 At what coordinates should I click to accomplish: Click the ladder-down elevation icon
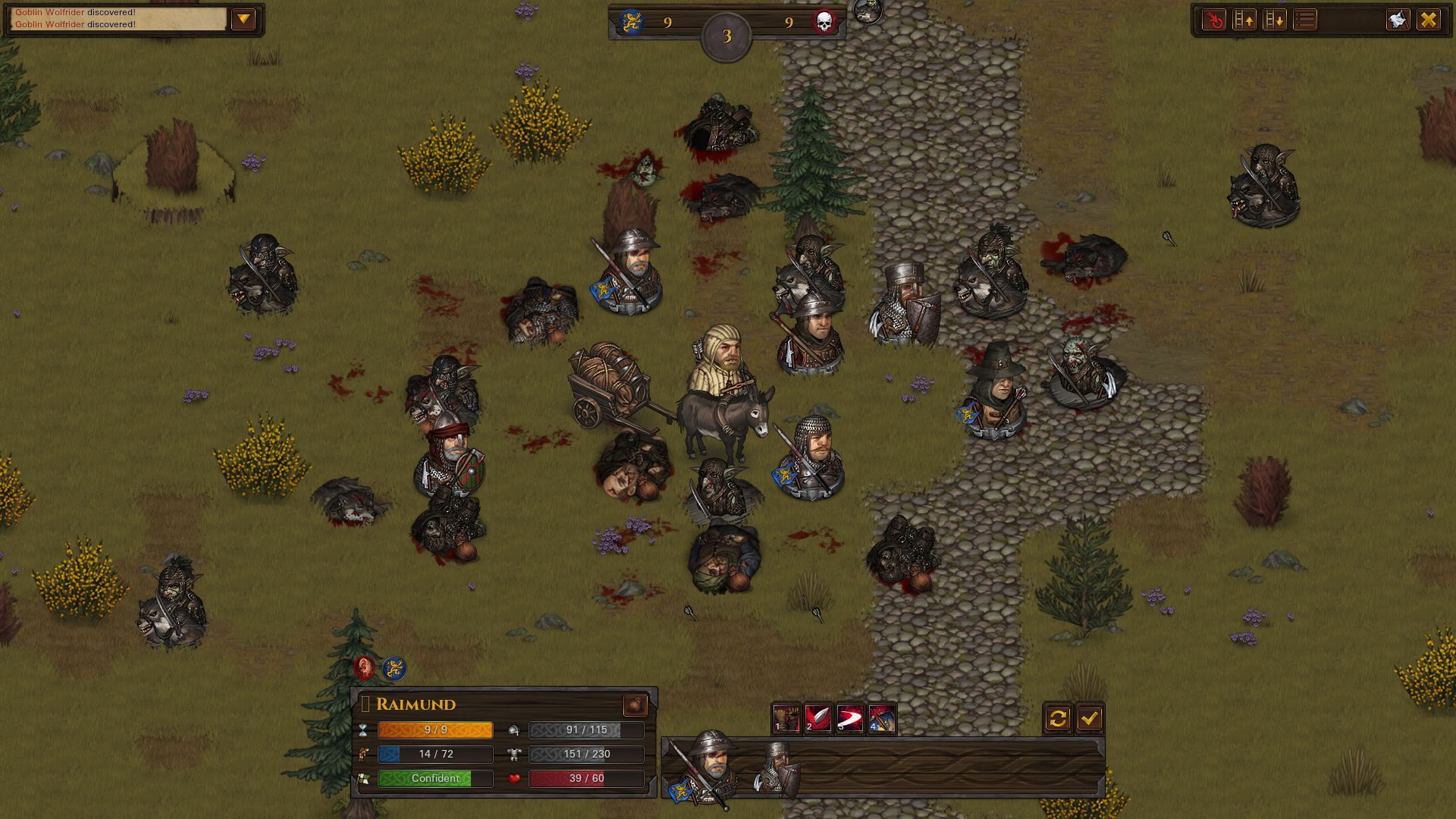click(x=1276, y=20)
